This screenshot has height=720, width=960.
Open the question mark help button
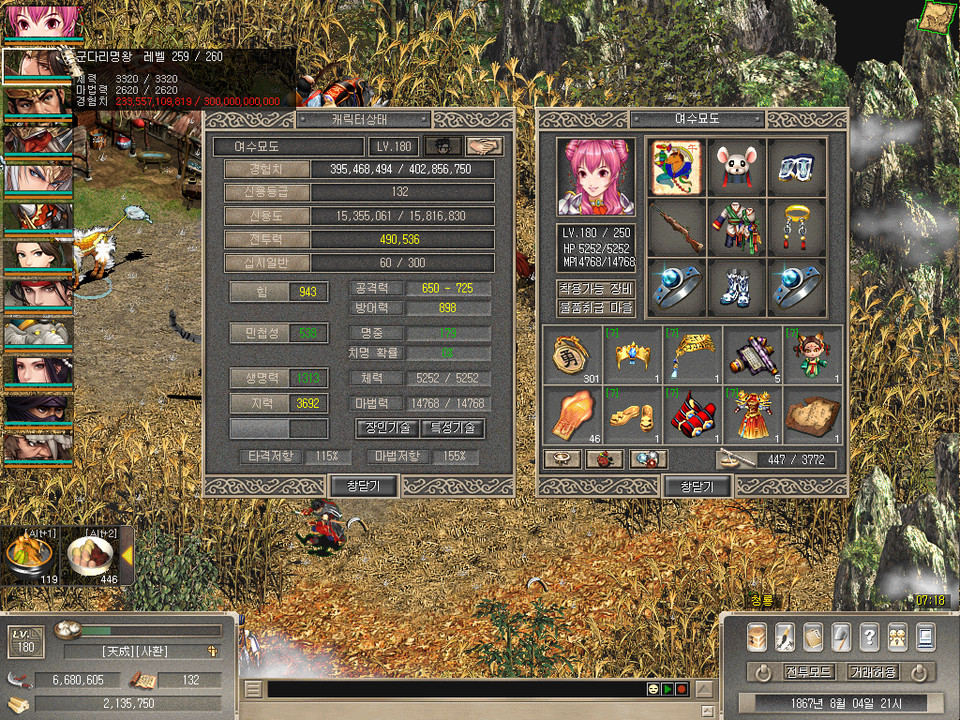coord(869,636)
